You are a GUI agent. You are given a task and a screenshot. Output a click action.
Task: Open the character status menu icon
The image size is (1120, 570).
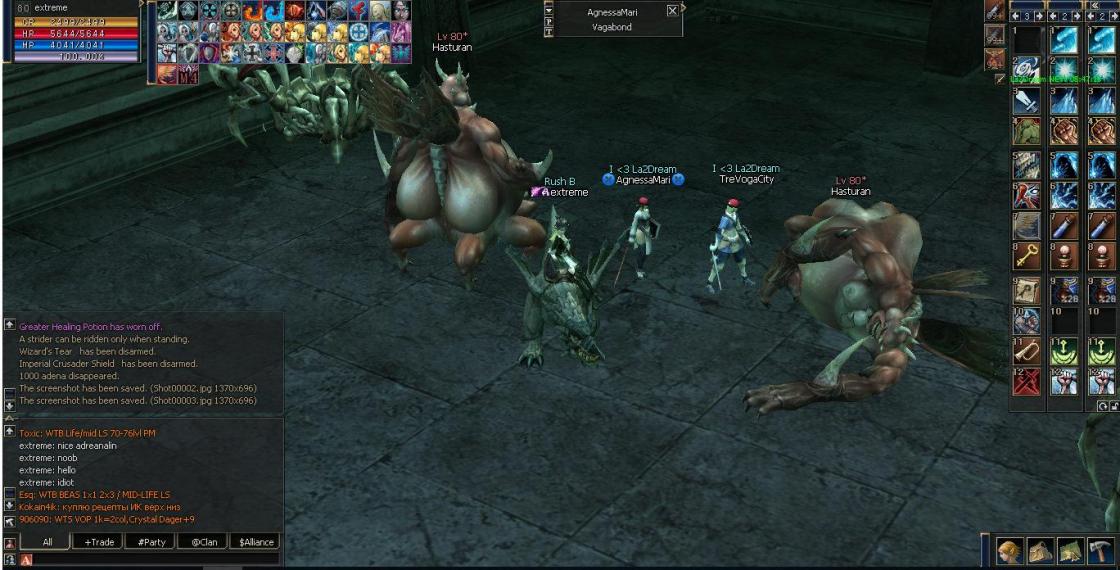pyautogui.click(x=1012, y=550)
